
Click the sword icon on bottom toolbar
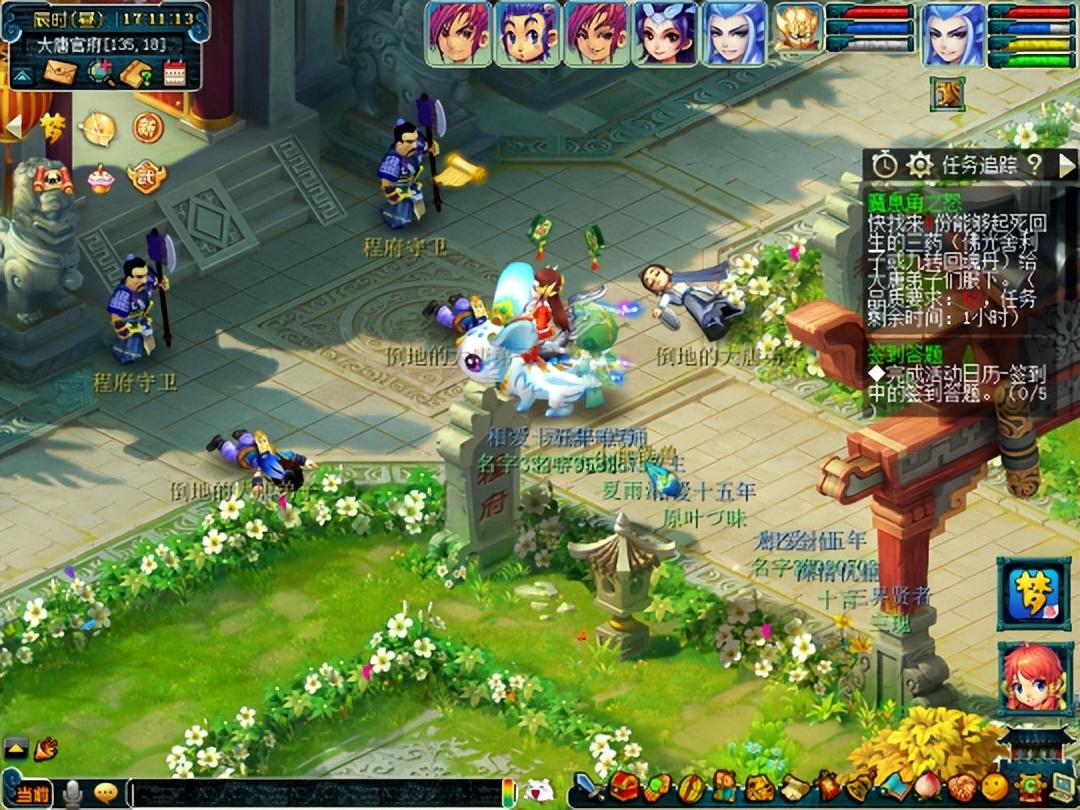pos(590,787)
